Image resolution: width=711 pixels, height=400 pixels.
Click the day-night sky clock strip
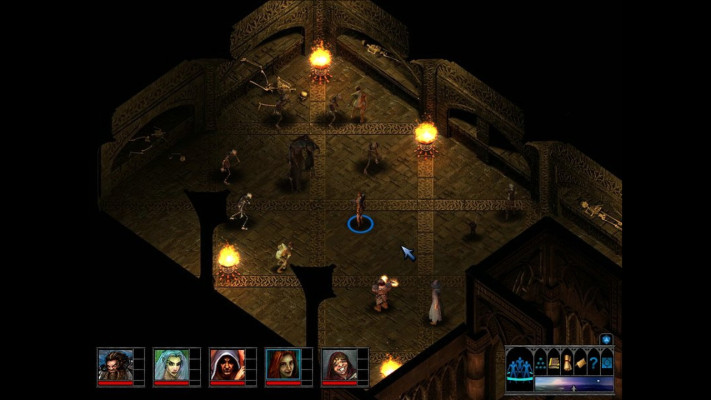click(x=572, y=383)
